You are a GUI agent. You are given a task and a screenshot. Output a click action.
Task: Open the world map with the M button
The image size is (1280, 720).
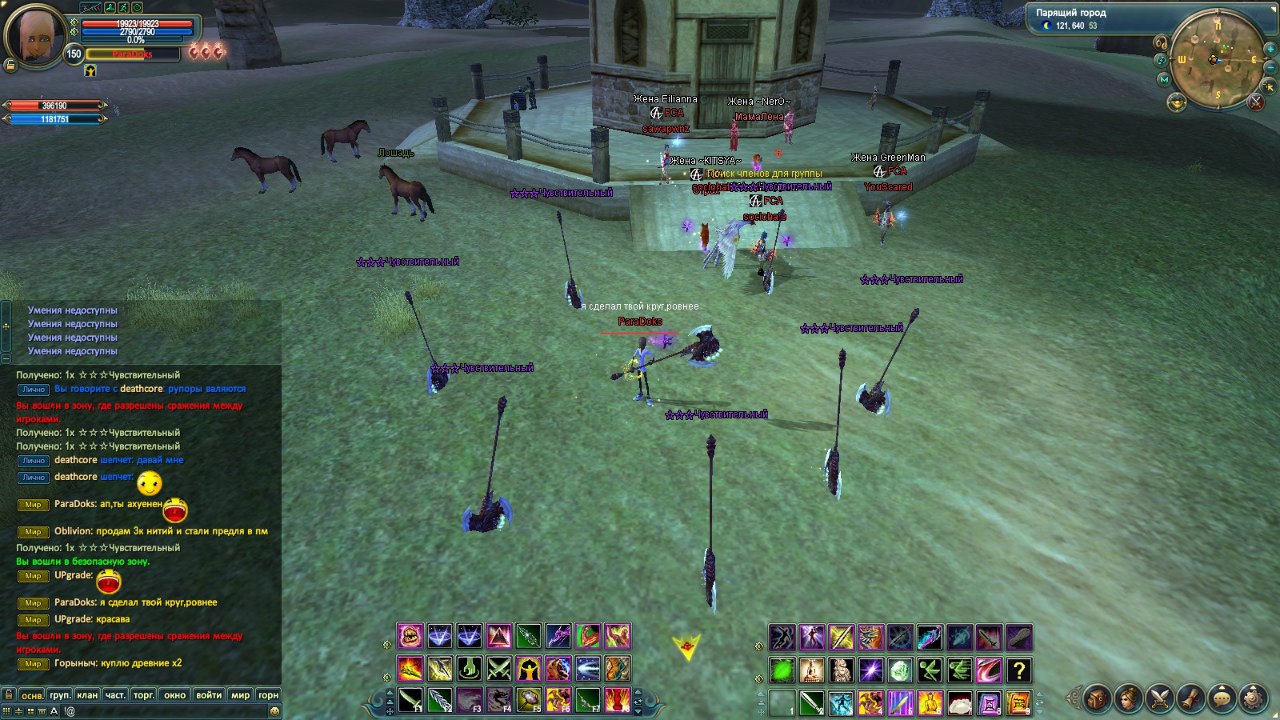(1163, 79)
